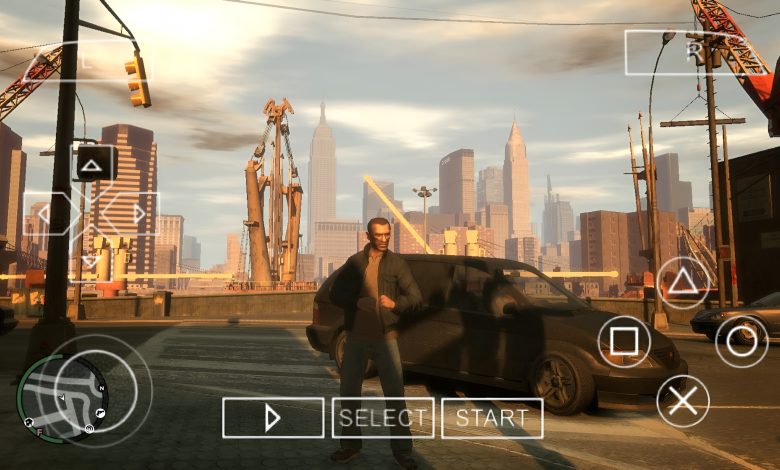Tap the SELECT touch button
This screenshot has width=780, height=470.
click(383, 418)
